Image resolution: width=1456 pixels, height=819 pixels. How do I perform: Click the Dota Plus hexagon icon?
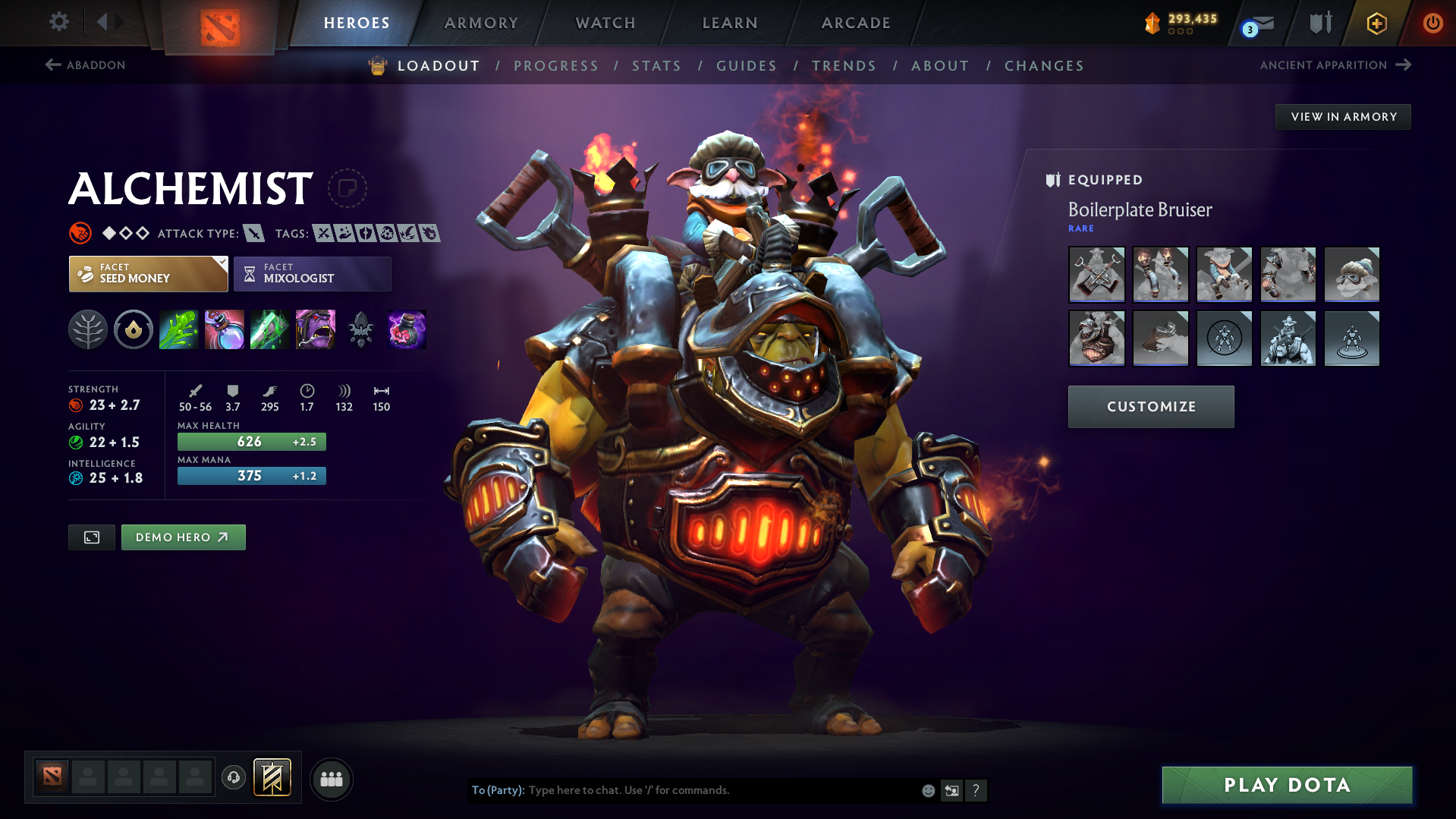point(1376,23)
